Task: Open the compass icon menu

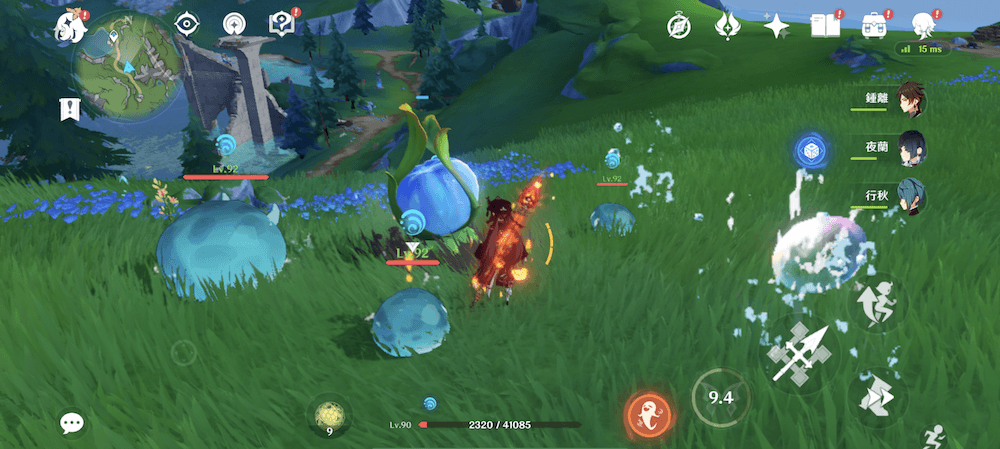Action: 680,27
